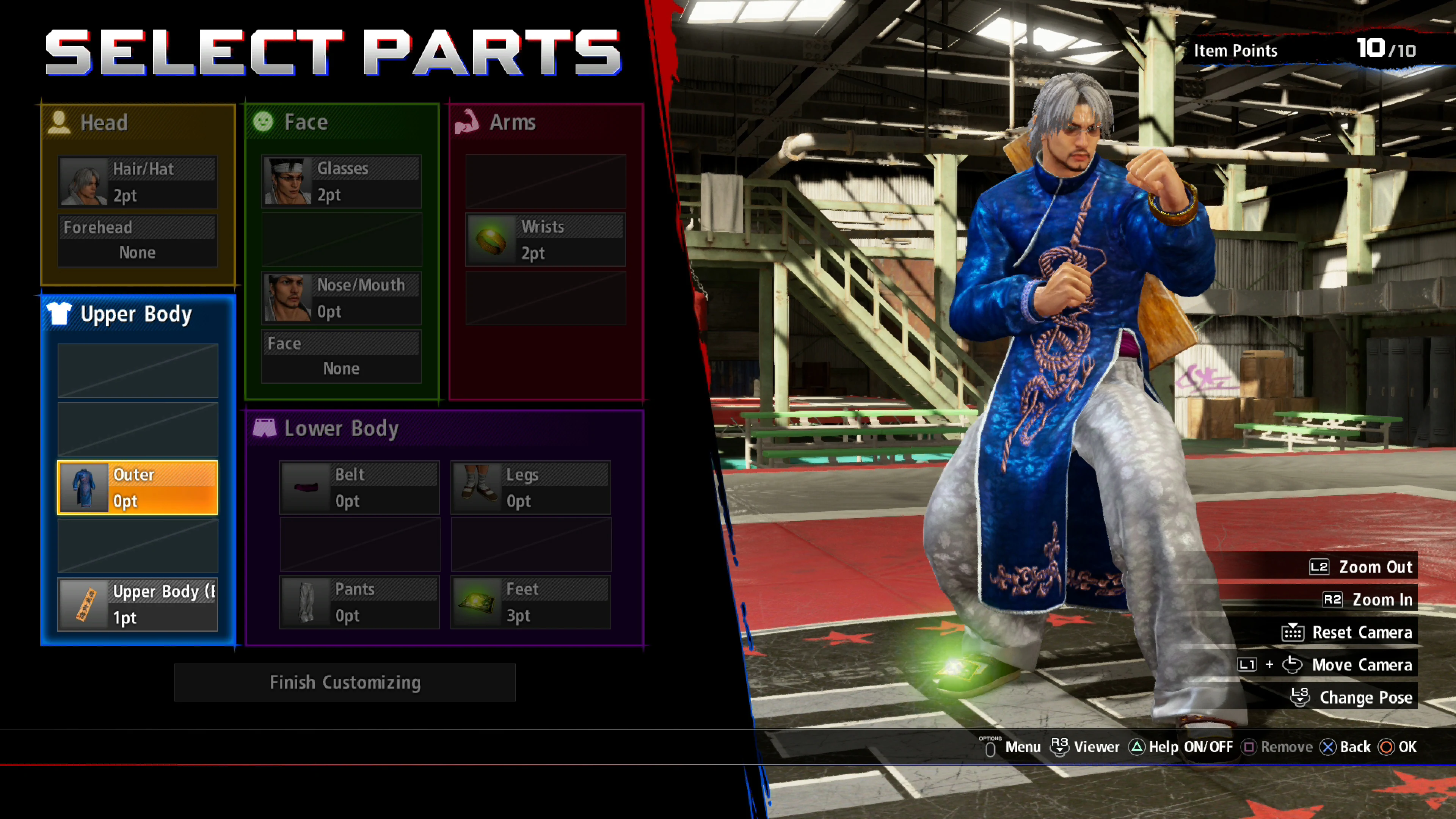Image resolution: width=1456 pixels, height=819 pixels.
Task: Select the Feet 3pt slot
Action: [x=531, y=602]
